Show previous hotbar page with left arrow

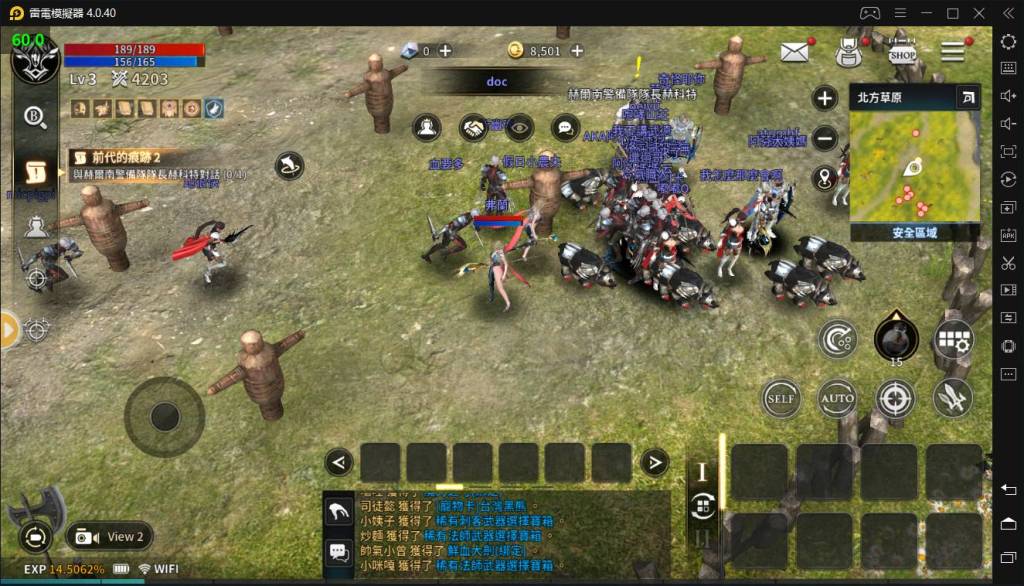tap(339, 462)
